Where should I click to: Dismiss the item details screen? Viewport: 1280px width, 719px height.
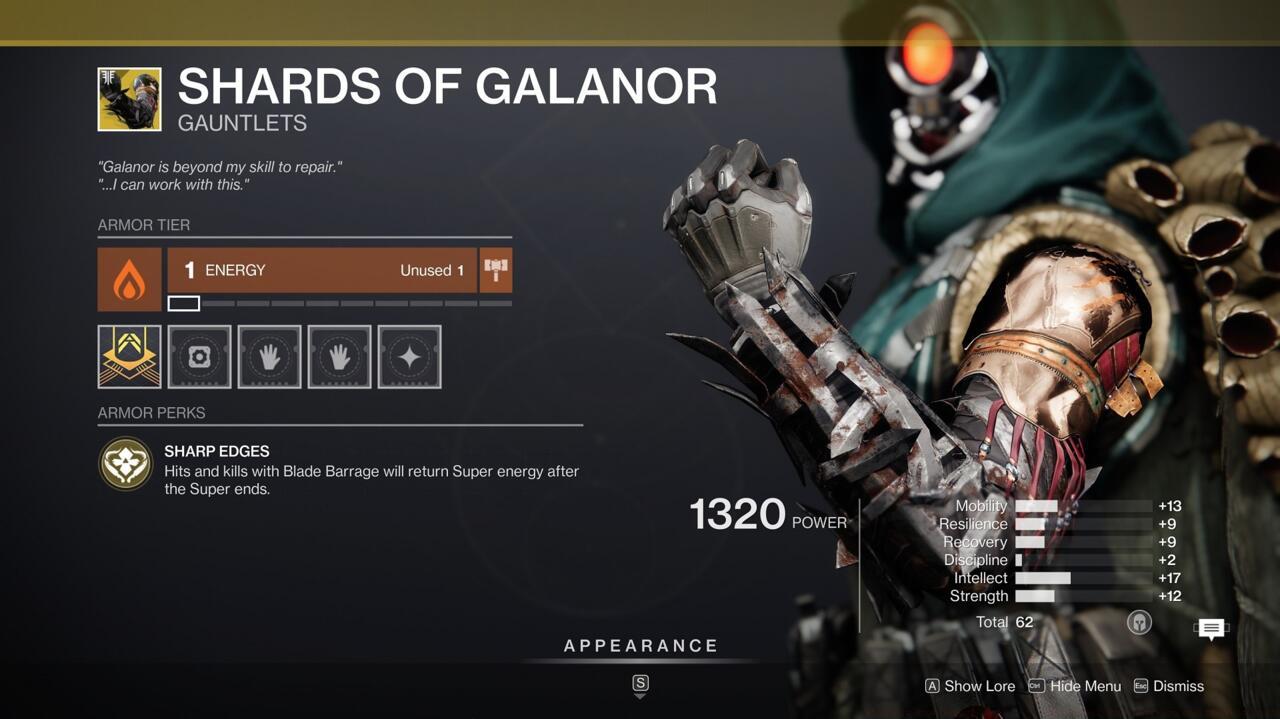click(x=1178, y=686)
